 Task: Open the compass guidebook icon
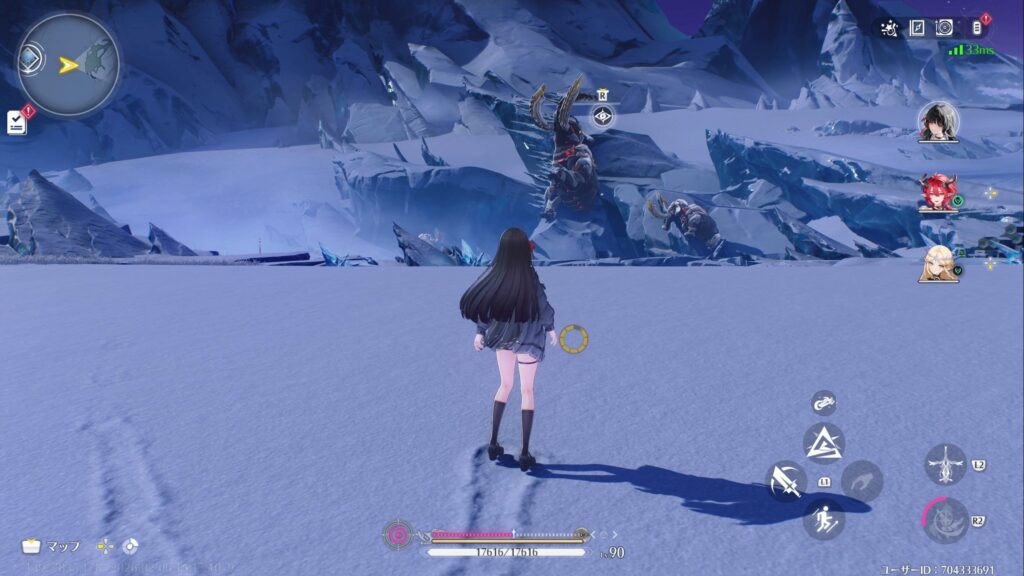[918, 28]
